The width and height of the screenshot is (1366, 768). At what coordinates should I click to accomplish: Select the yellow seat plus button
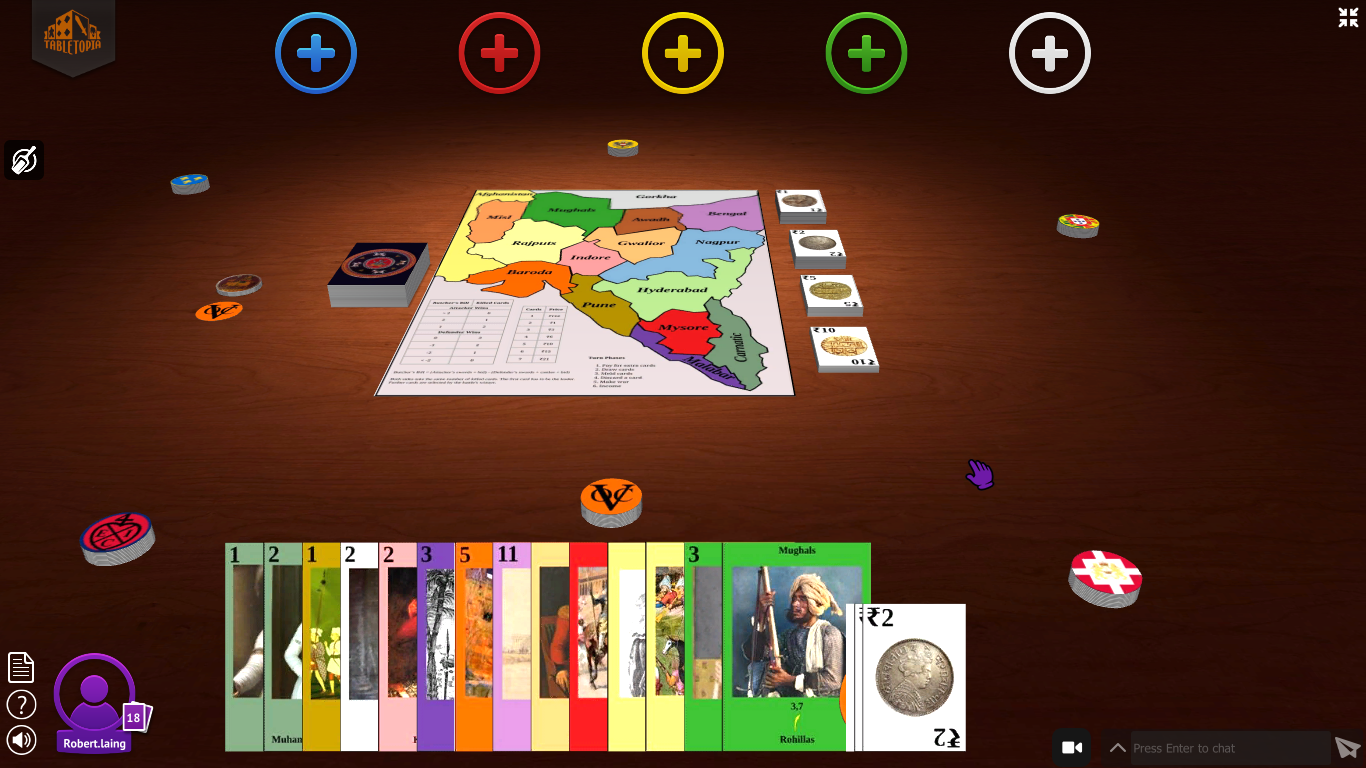[x=683, y=53]
